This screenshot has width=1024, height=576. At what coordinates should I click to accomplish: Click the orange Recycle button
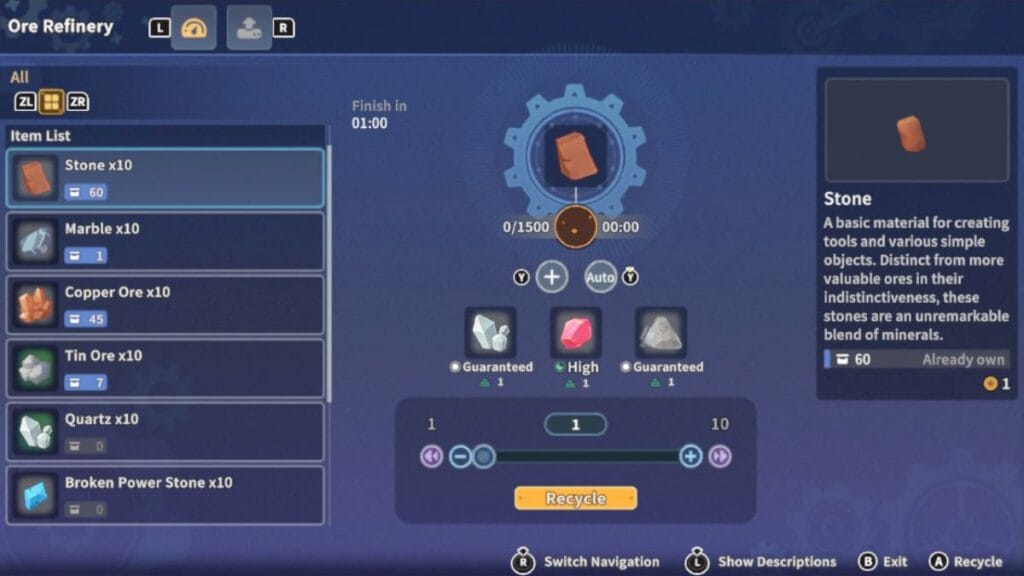tap(575, 498)
